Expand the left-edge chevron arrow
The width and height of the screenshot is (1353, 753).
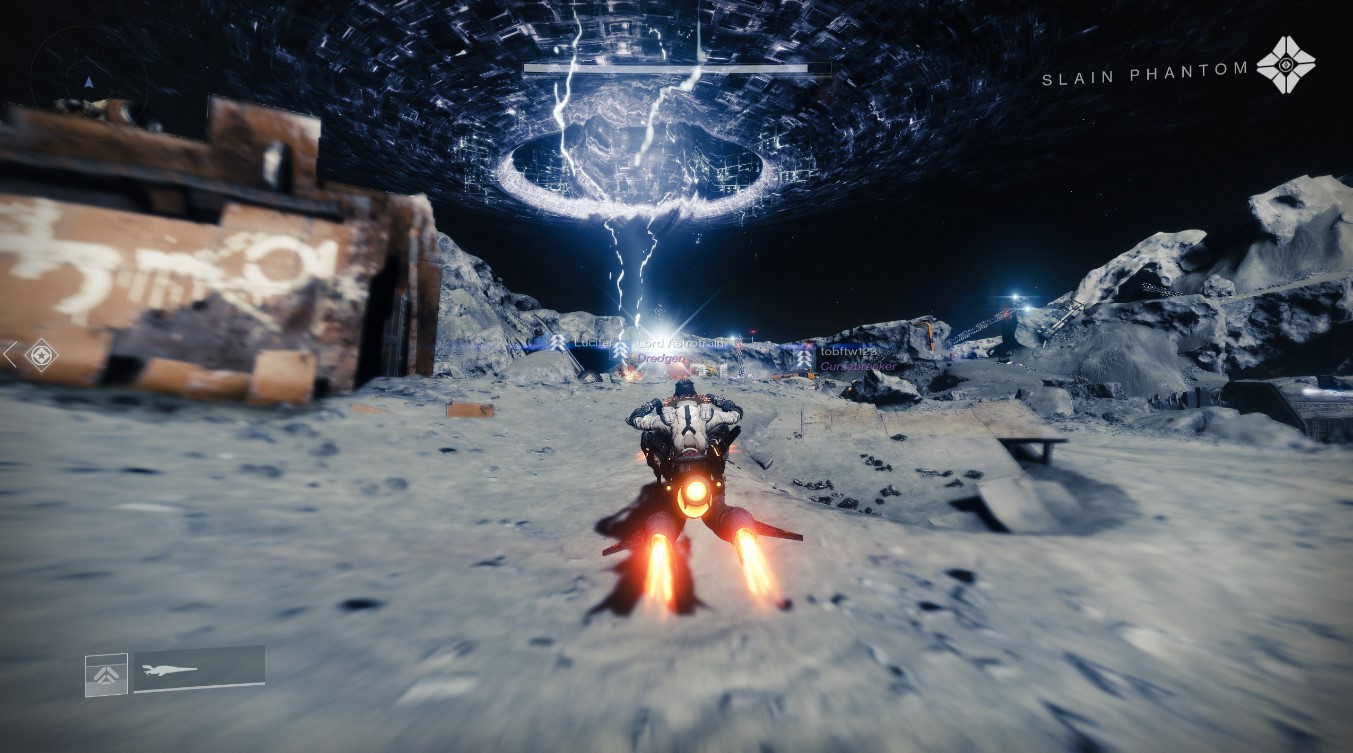pyautogui.click(x=10, y=355)
